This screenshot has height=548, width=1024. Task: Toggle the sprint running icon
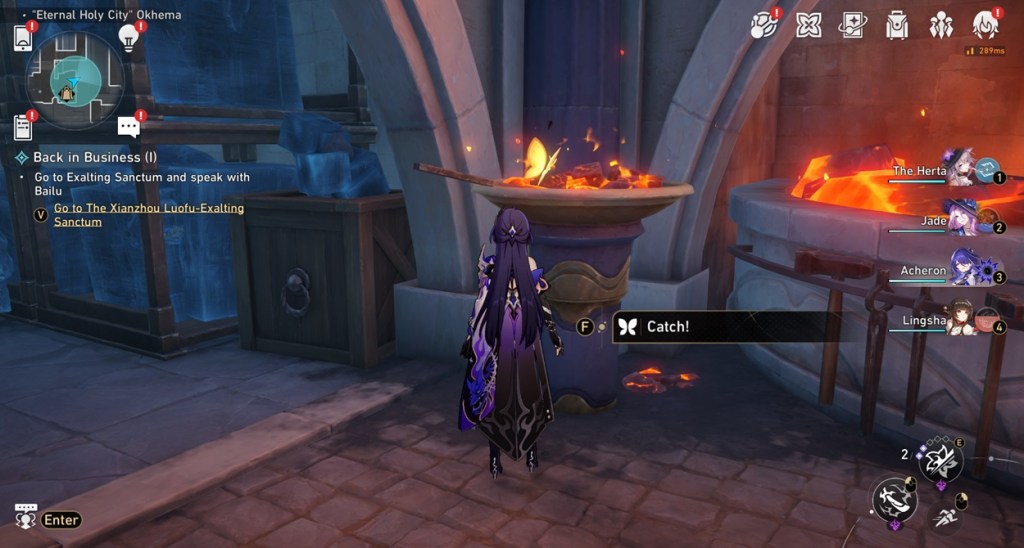point(943,517)
